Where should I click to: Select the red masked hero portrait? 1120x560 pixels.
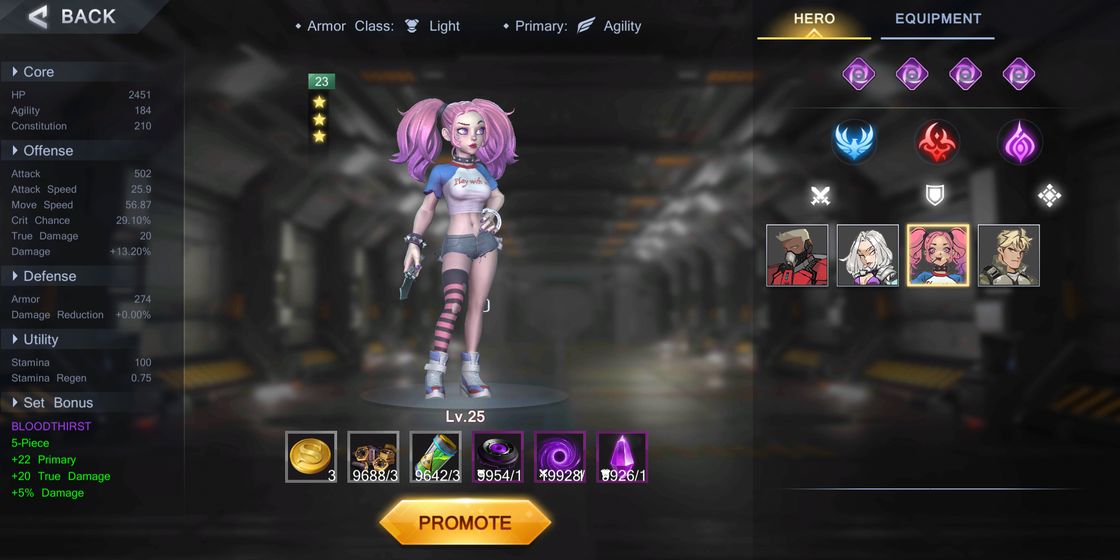pyautogui.click(x=797, y=255)
